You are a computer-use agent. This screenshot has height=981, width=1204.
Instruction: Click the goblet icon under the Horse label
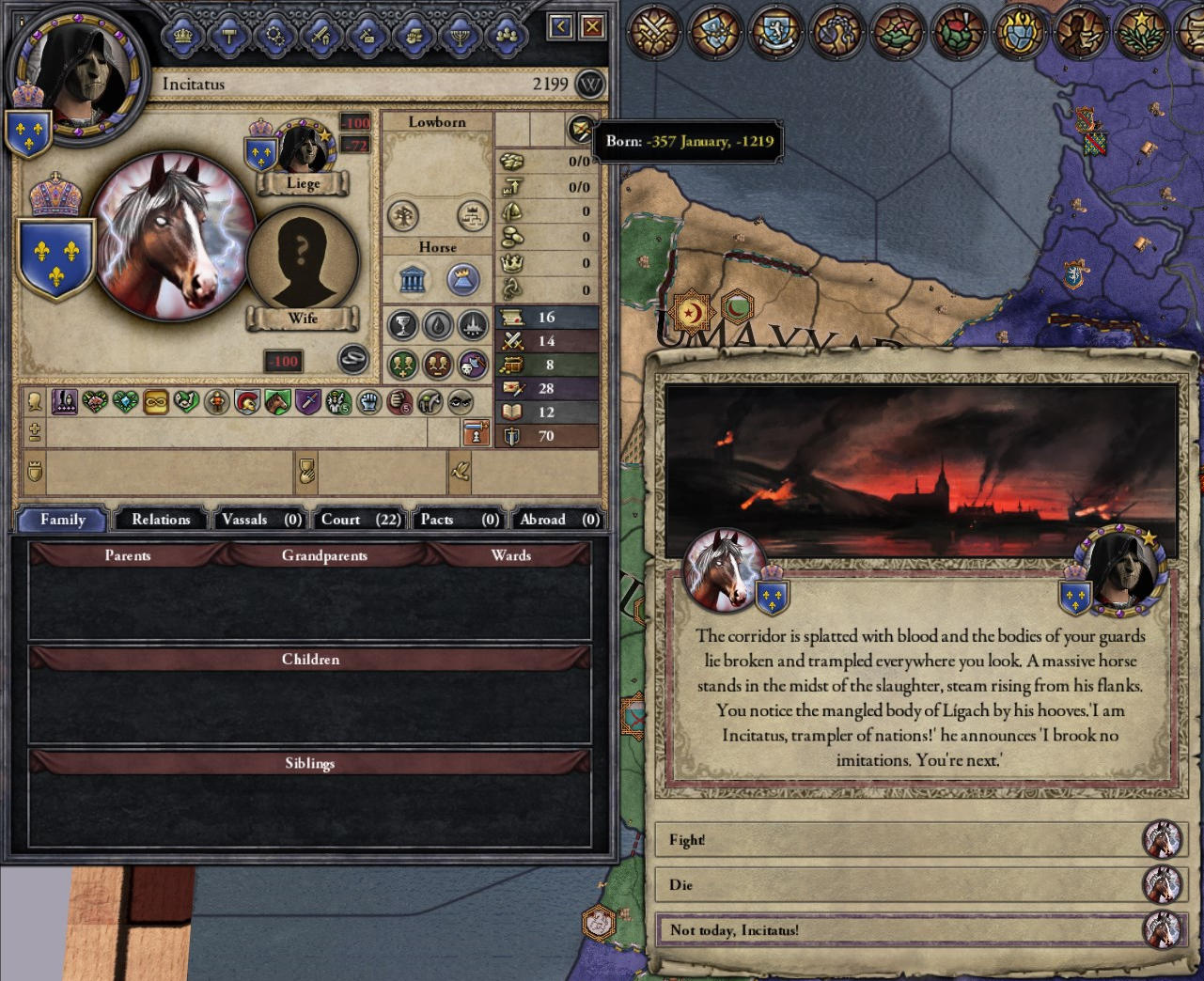pyautogui.click(x=402, y=325)
